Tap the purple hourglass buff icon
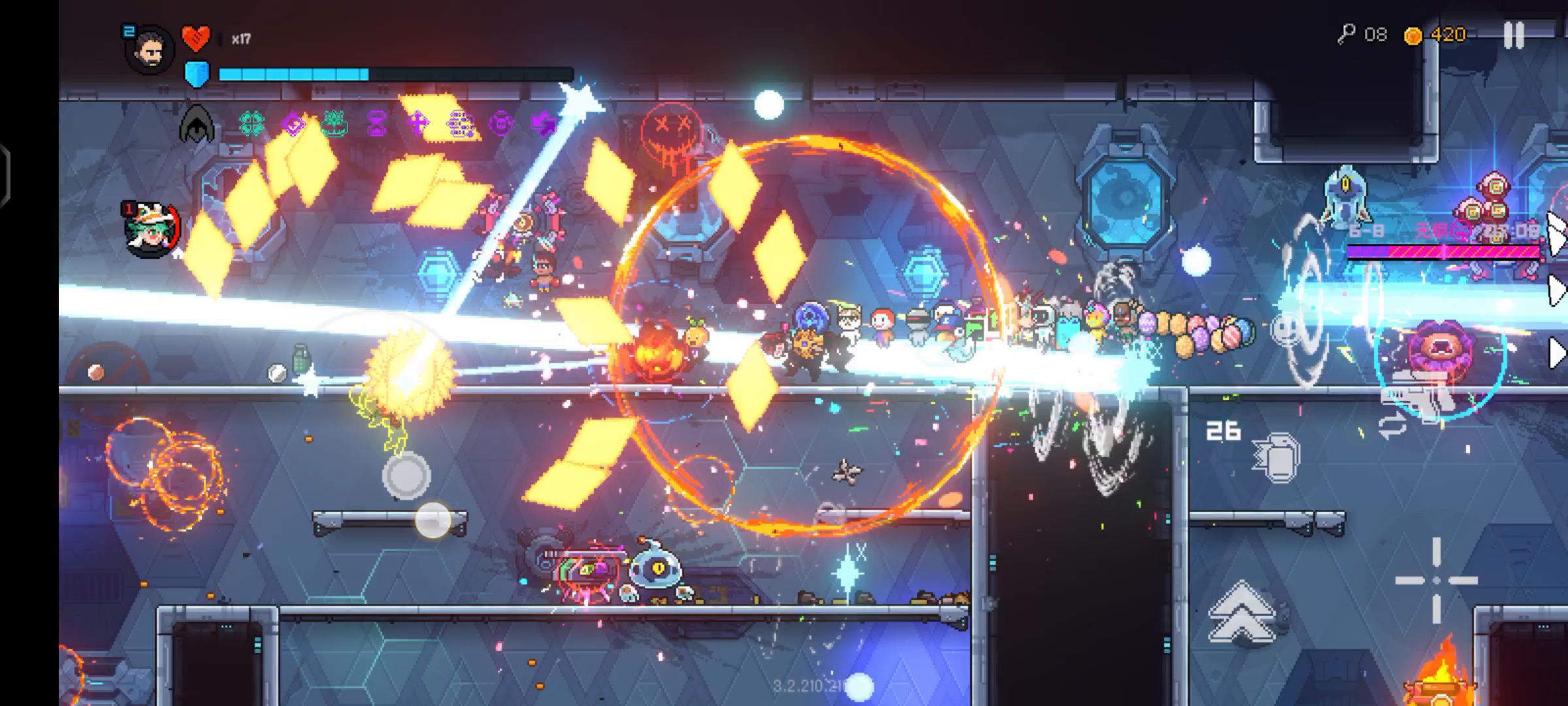This screenshot has width=1568, height=706. (x=377, y=122)
